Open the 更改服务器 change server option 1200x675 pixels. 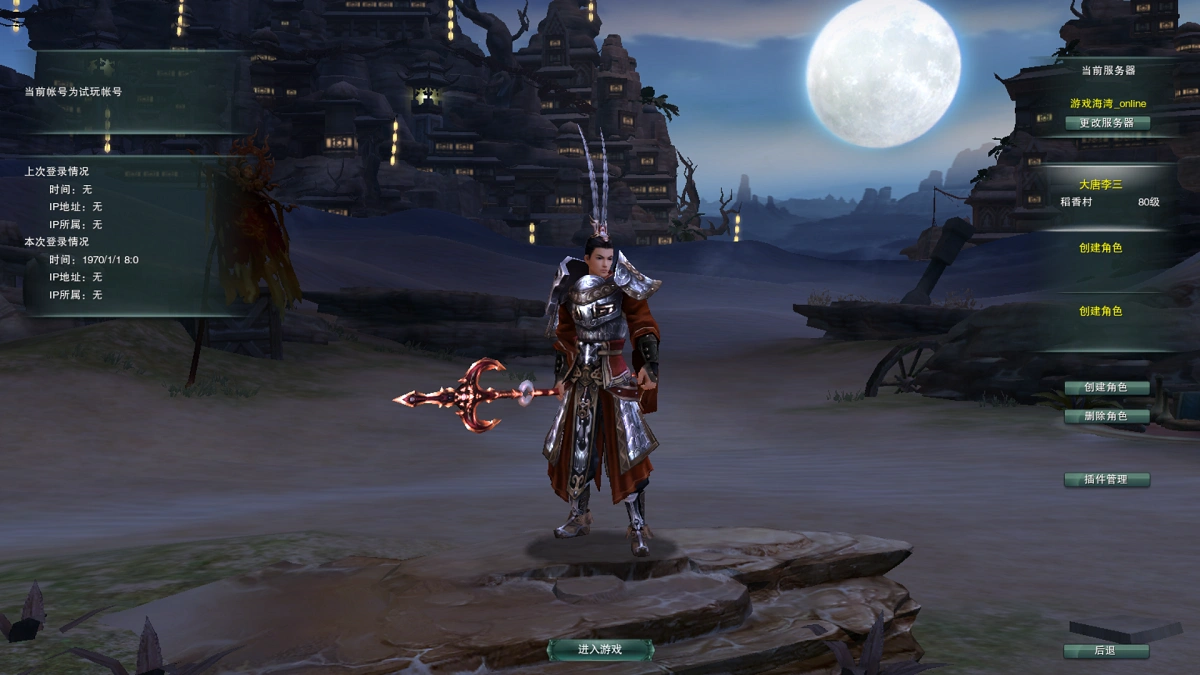coord(1106,123)
